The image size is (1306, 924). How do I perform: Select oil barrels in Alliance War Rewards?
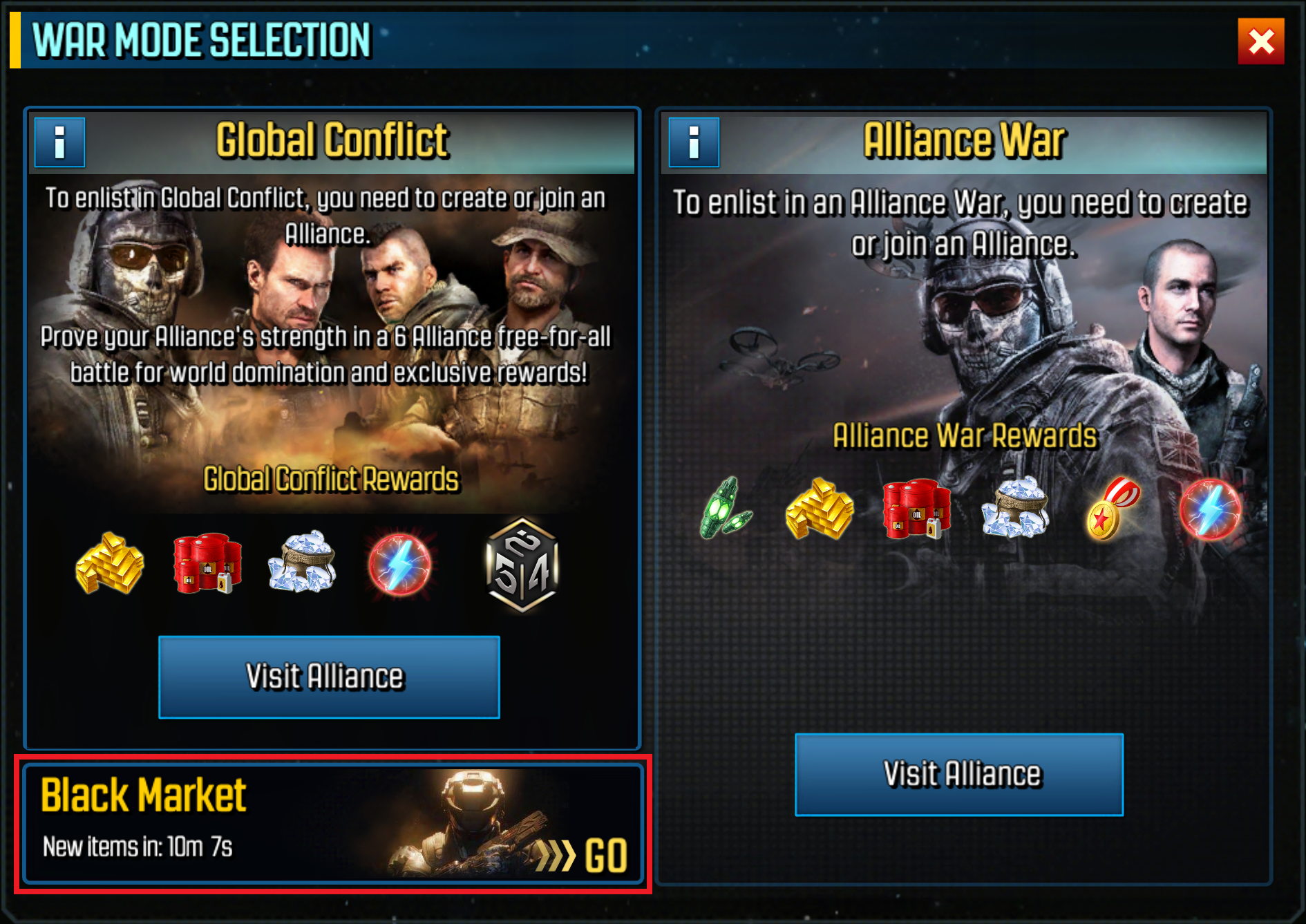click(916, 509)
